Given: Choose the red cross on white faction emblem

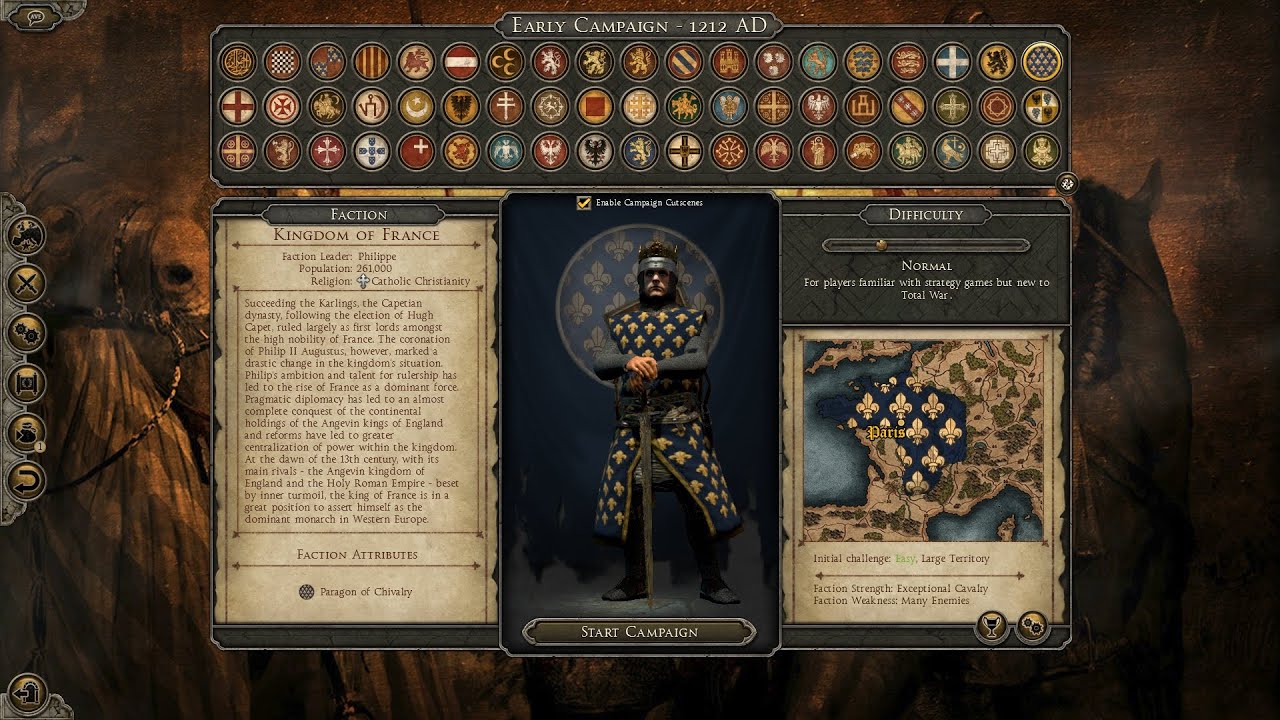Looking at the screenshot, I should click(x=237, y=106).
